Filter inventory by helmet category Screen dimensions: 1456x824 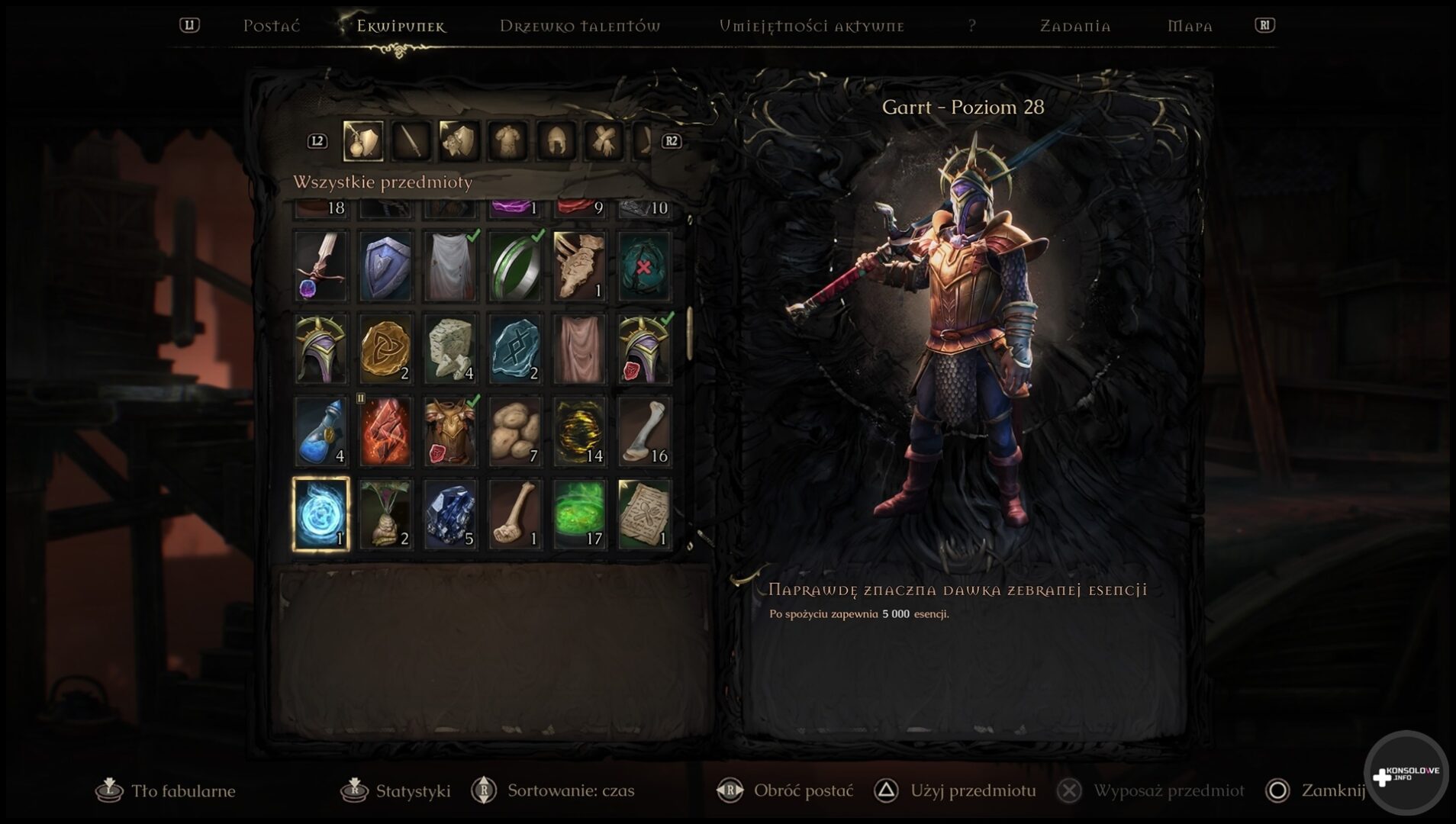tap(556, 141)
